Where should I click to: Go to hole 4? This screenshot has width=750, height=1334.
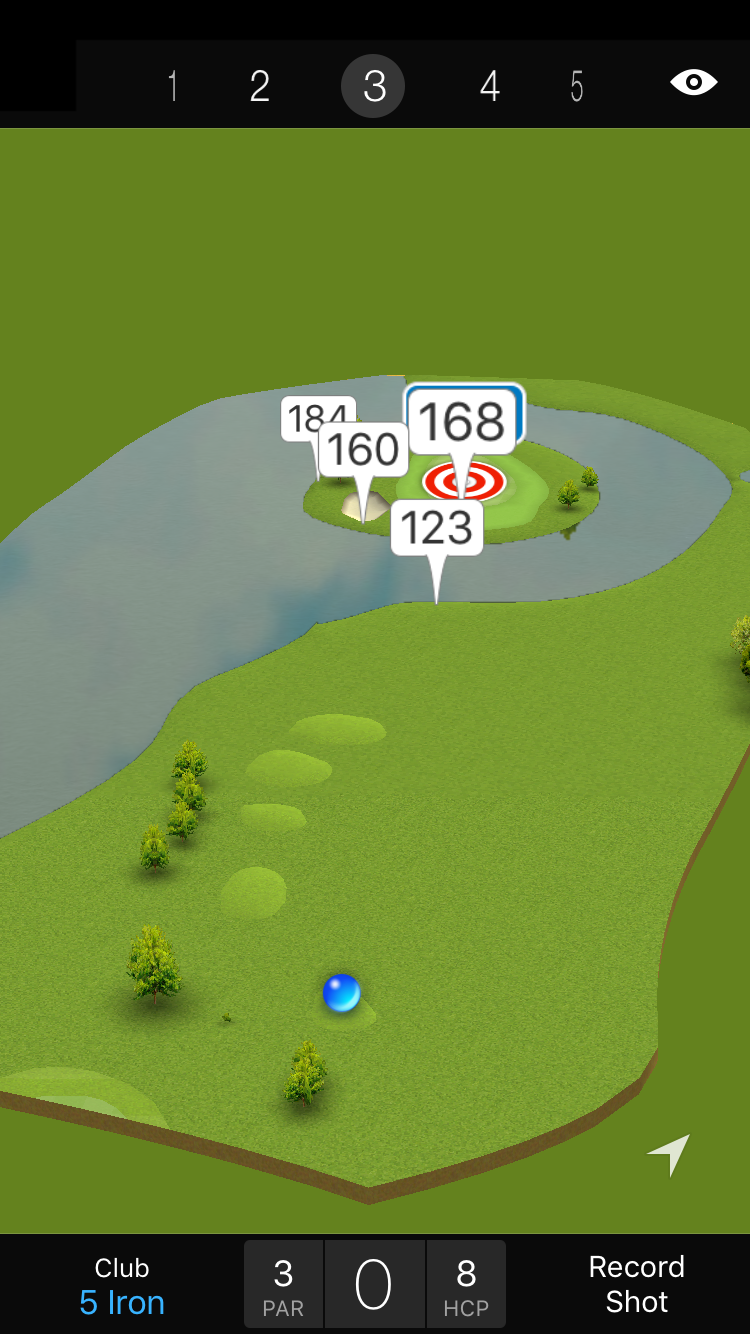tap(489, 87)
